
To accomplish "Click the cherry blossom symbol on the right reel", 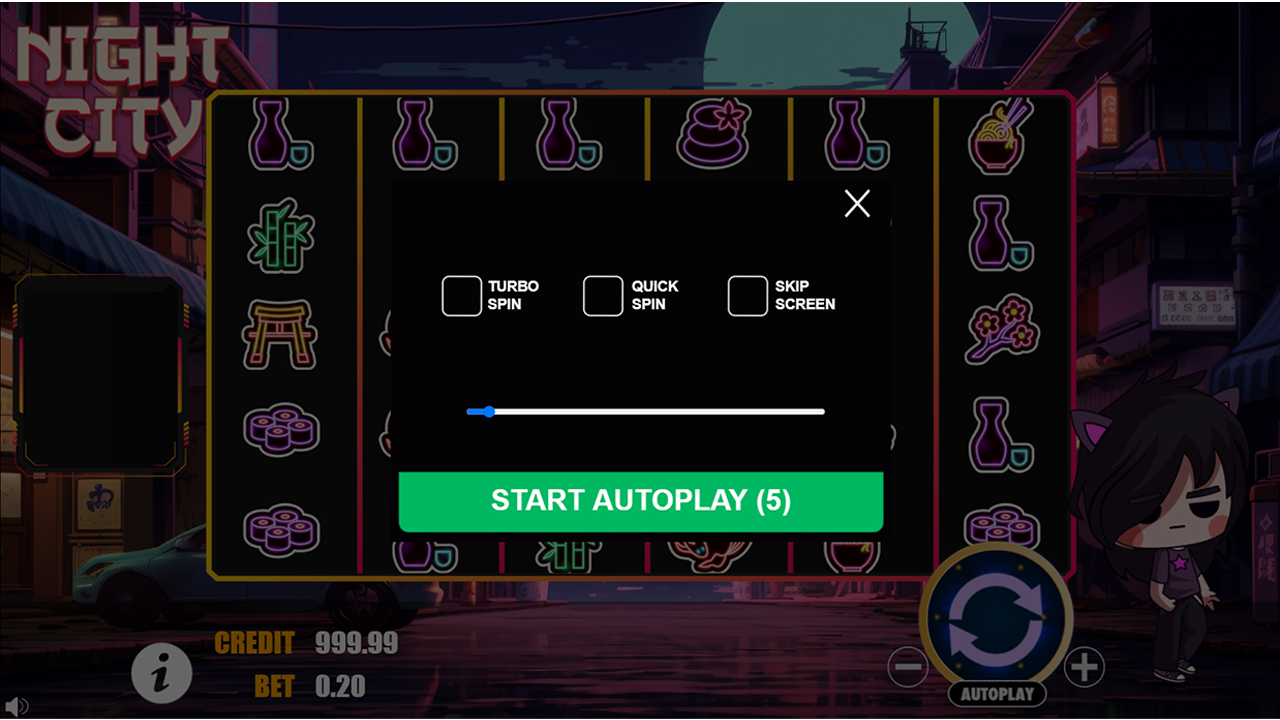I will [x=999, y=328].
